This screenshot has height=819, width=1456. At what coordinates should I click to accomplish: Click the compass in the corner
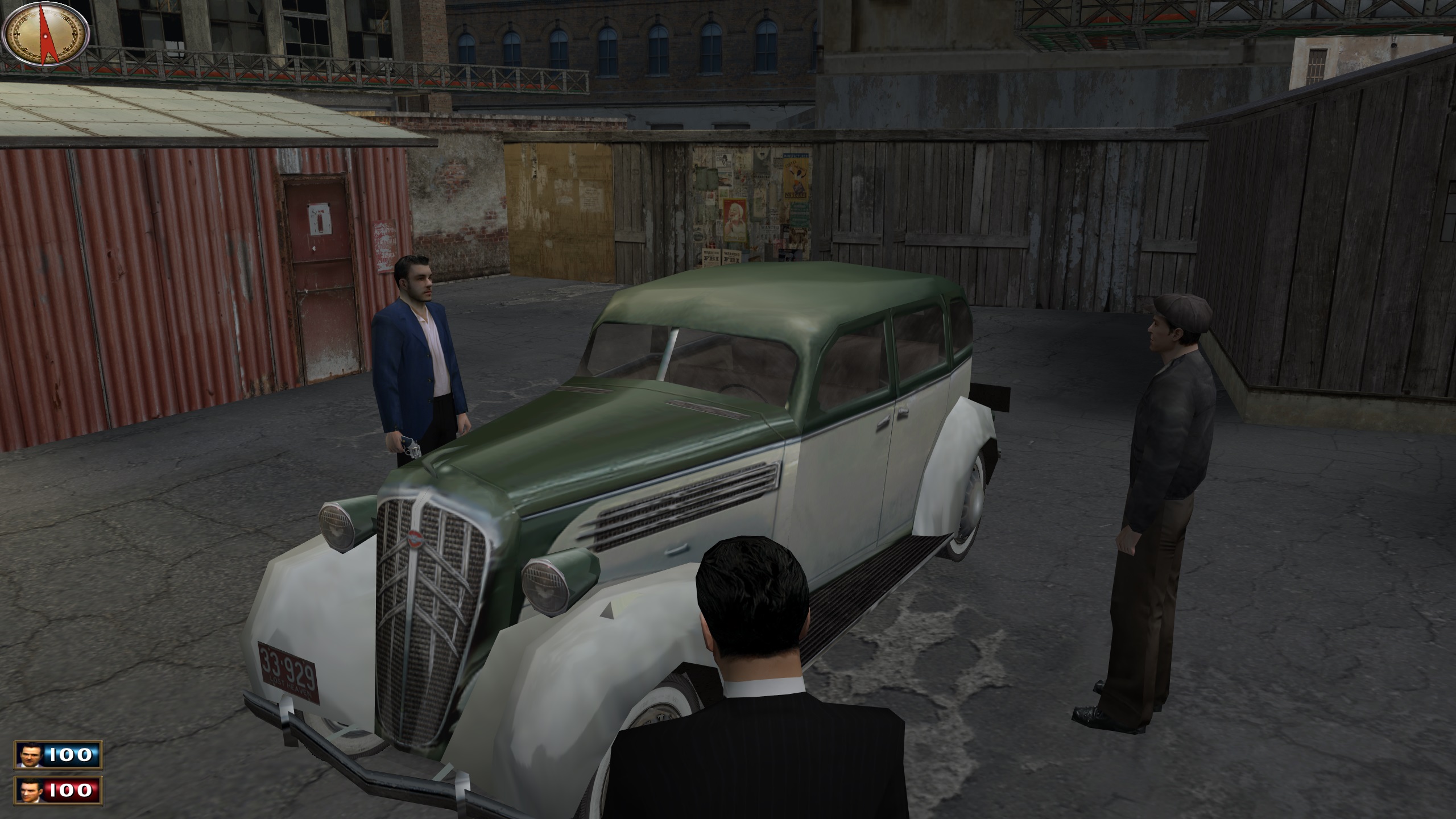click(x=45, y=33)
